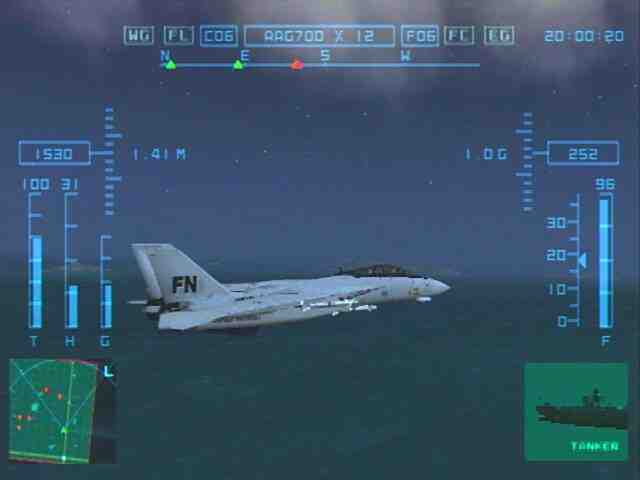Click the C06 countermeasure indicator

point(219,36)
